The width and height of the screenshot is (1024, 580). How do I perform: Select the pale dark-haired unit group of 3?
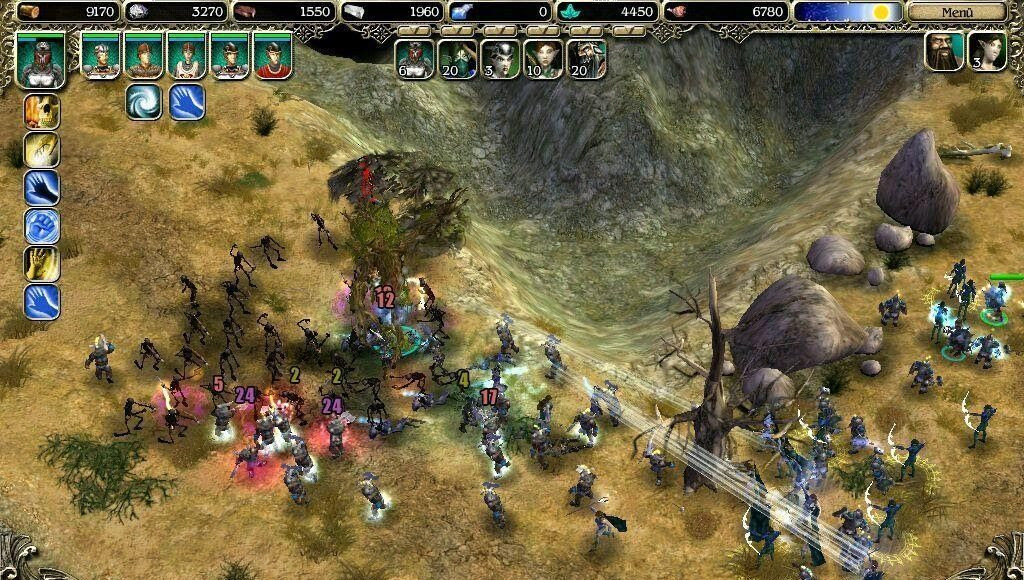point(500,59)
